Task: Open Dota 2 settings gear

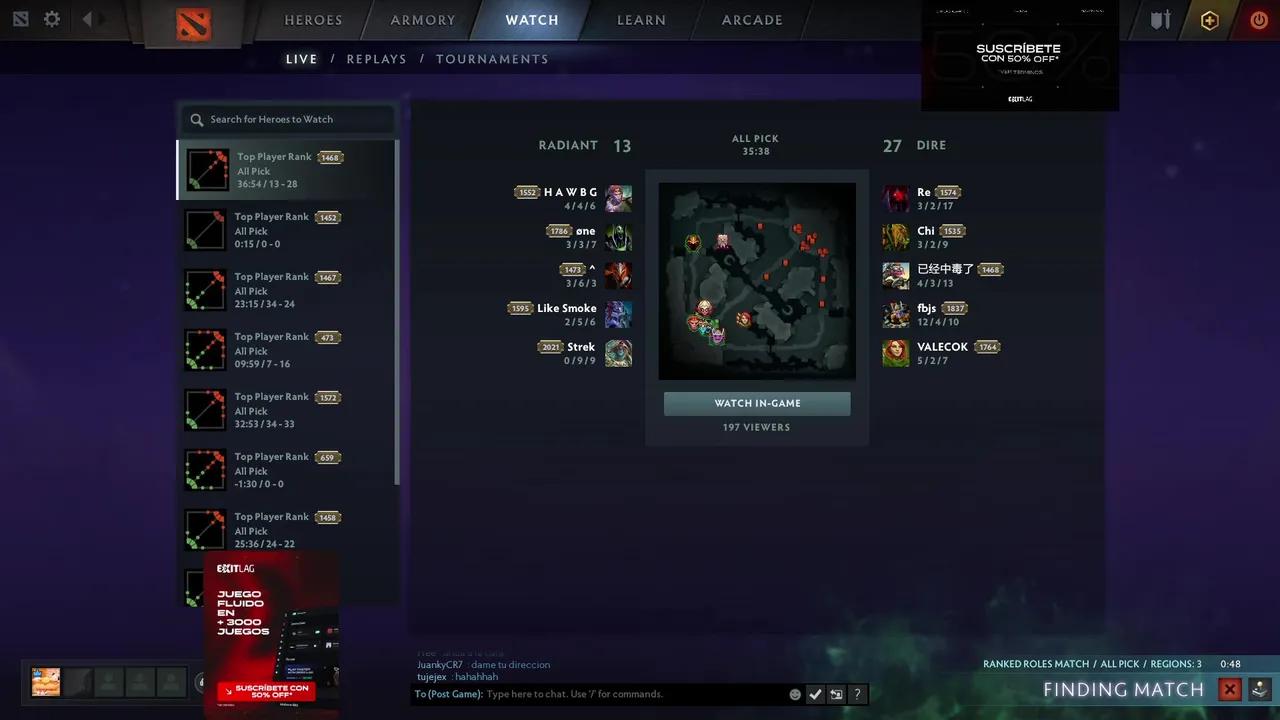Action: pyautogui.click(x=52, y=17)
